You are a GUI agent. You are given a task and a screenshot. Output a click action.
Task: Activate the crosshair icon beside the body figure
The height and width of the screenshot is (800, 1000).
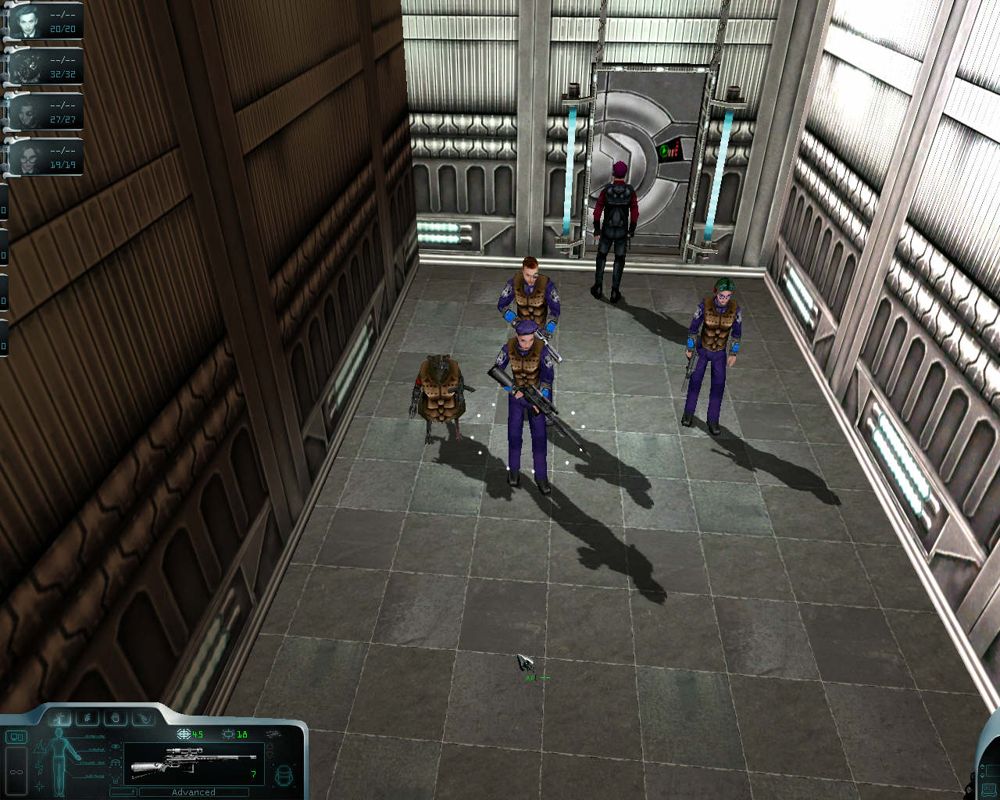(40, 787)
